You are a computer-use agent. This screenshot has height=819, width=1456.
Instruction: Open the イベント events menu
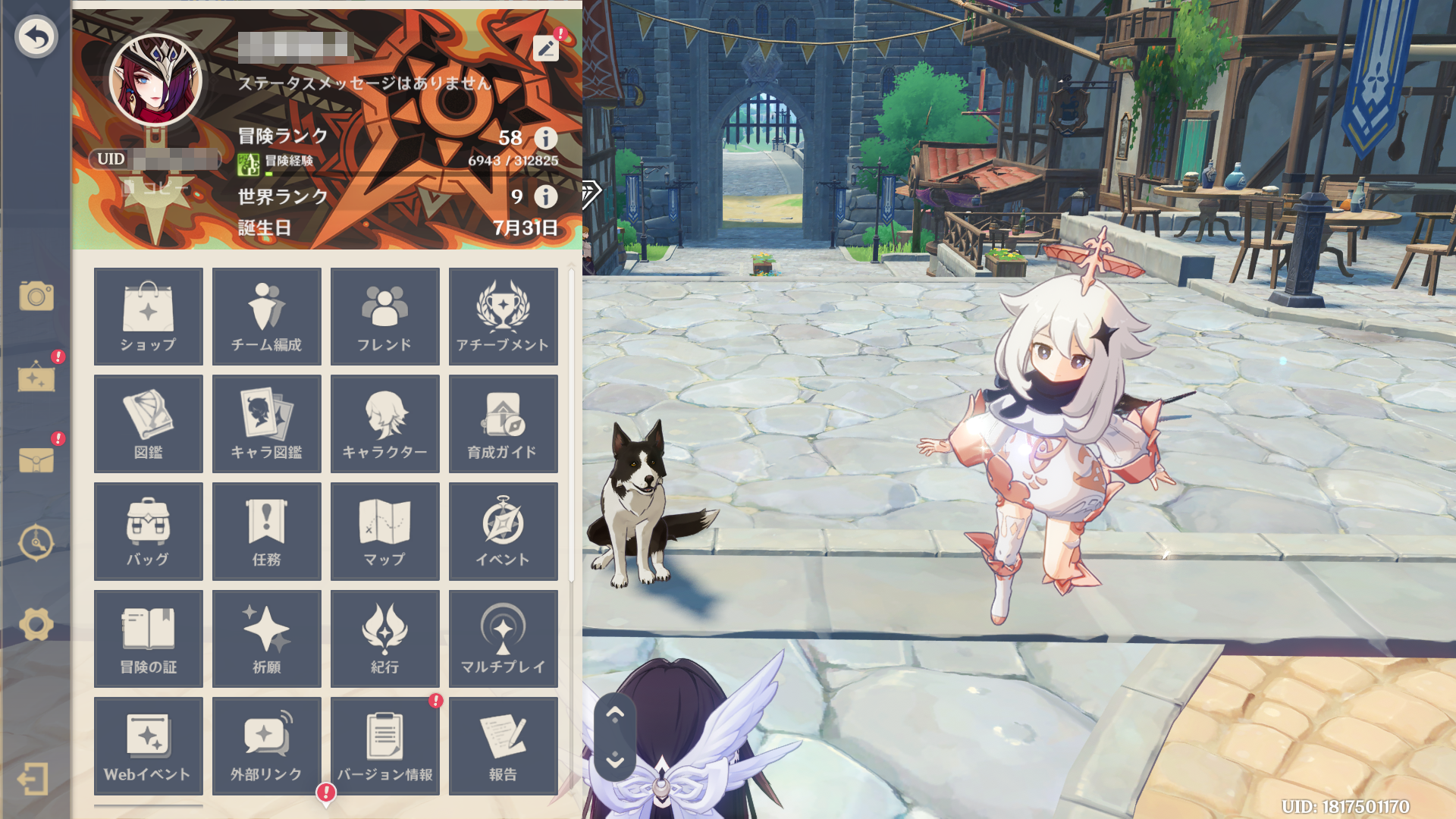point(504,532)
